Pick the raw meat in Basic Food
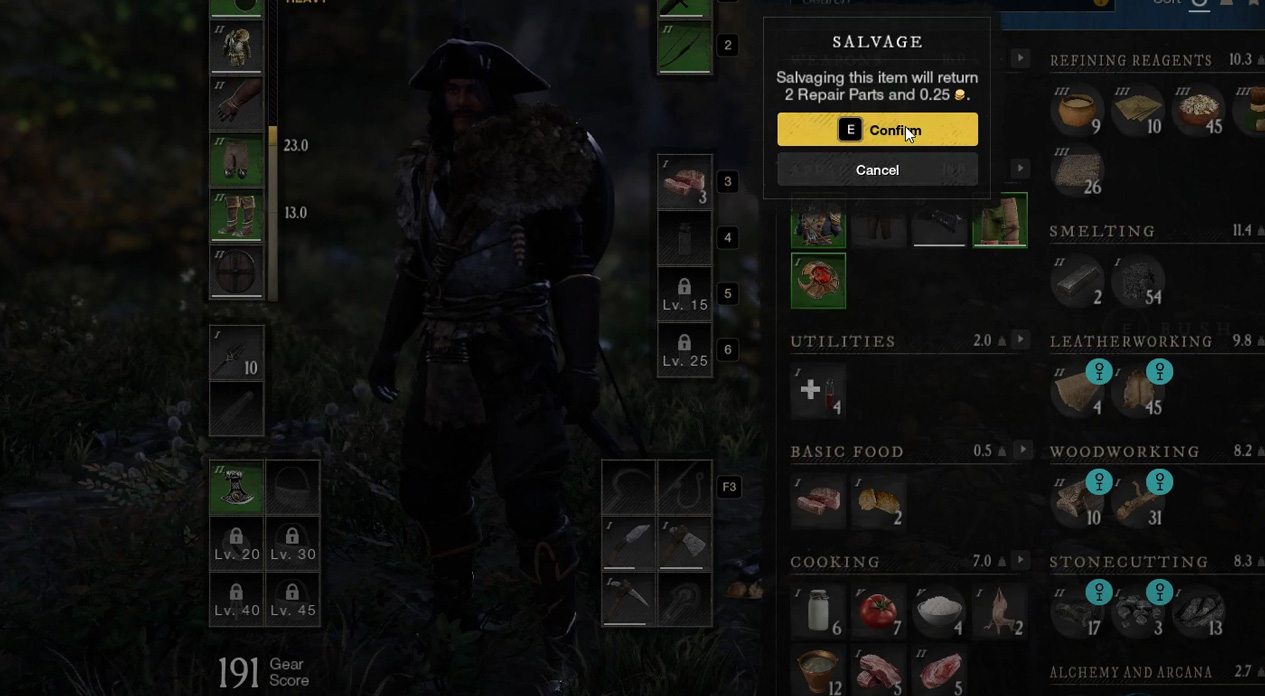Viewport: 1265px width, 696px height. pos(818,500)
